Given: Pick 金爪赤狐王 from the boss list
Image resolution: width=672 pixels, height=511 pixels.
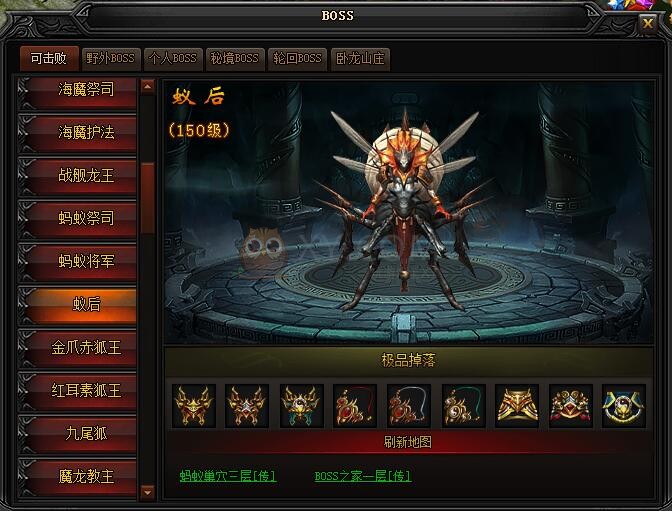Looking at the screenshot, I should 86,347.
